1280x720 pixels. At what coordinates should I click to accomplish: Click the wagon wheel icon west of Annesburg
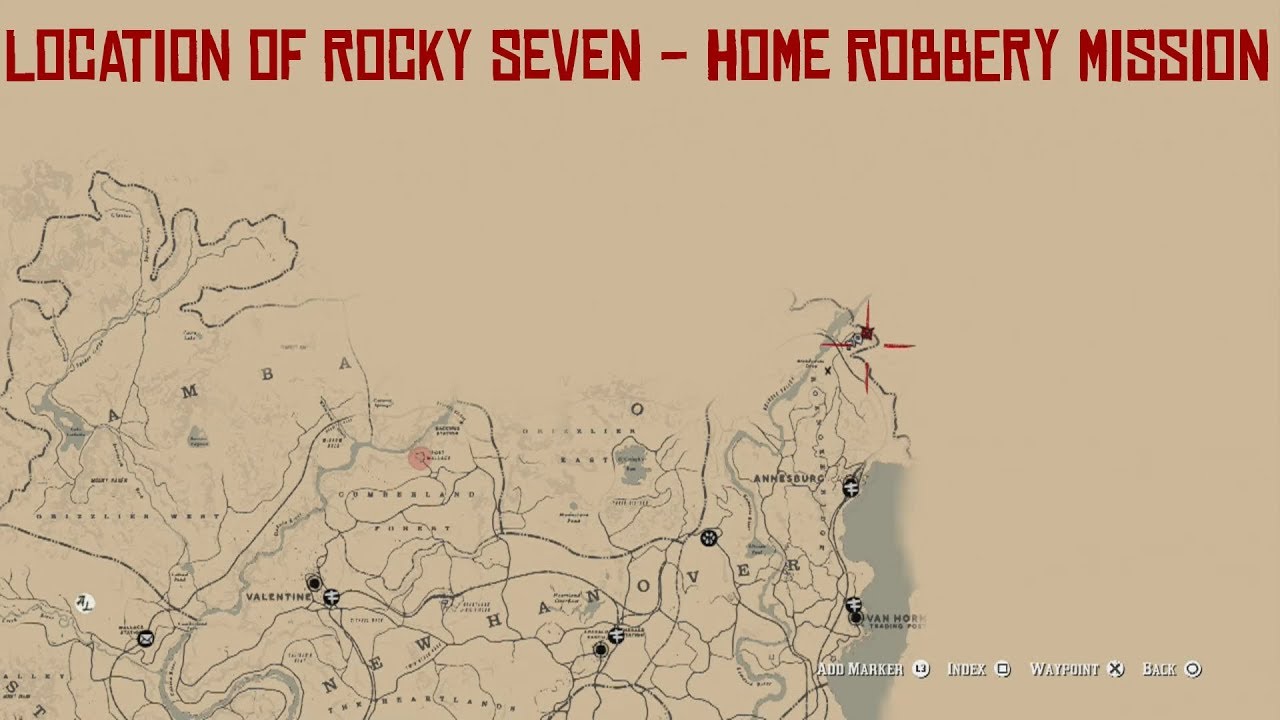pos(710,538)
